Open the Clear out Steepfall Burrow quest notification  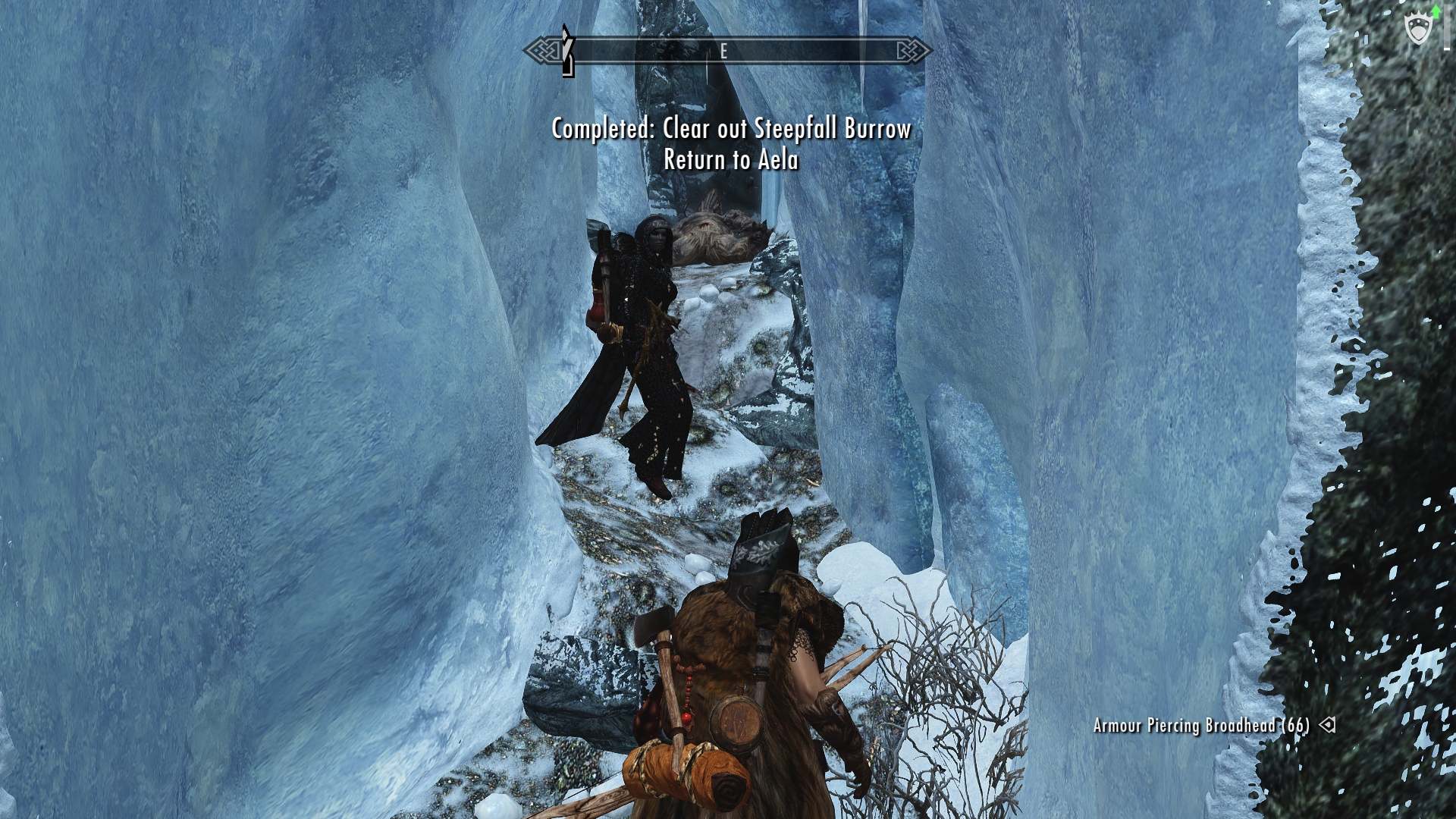731,129
